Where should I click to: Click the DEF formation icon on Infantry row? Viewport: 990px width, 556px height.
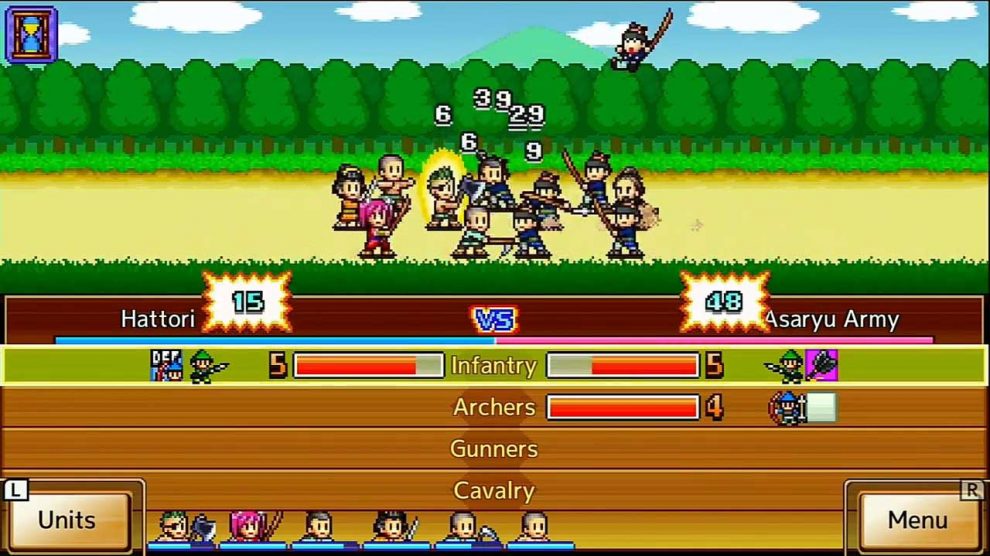click(164, 365)
